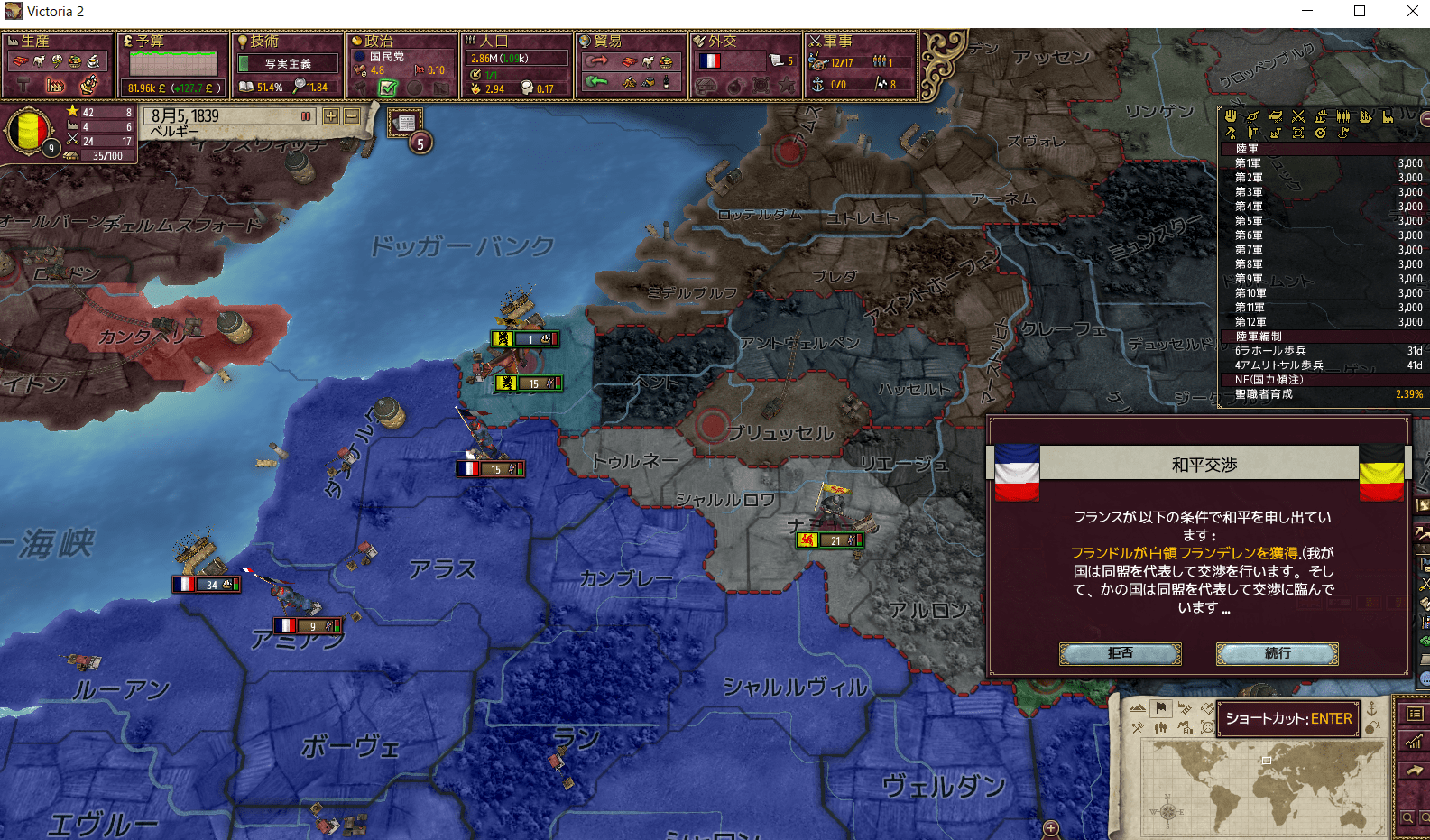
Task: Open the message log scroll icon showing 5
Action: (x=403, y=121)
